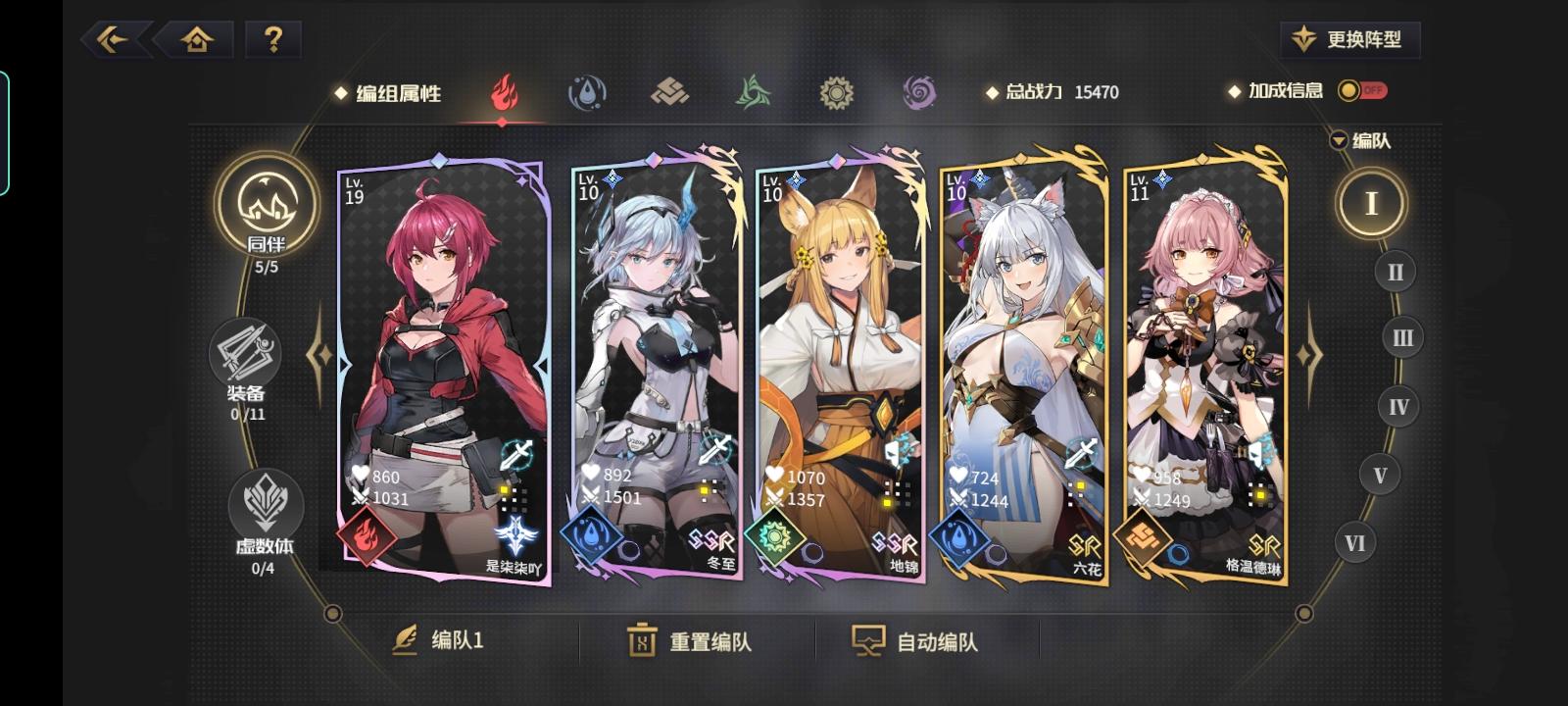1568x706 pixels.
Task: Select the dark swirl element filter icon
Action: click(919, 93)
